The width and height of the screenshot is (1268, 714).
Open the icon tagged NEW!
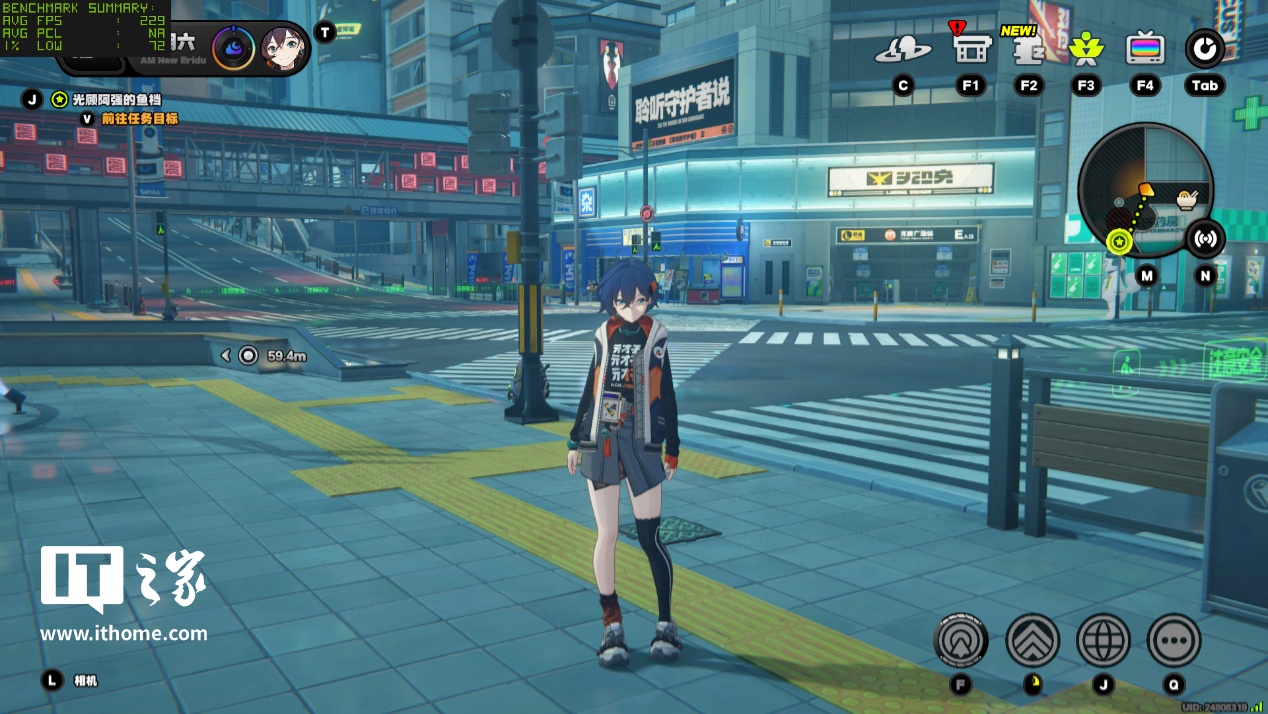[x=1028, y=49]
